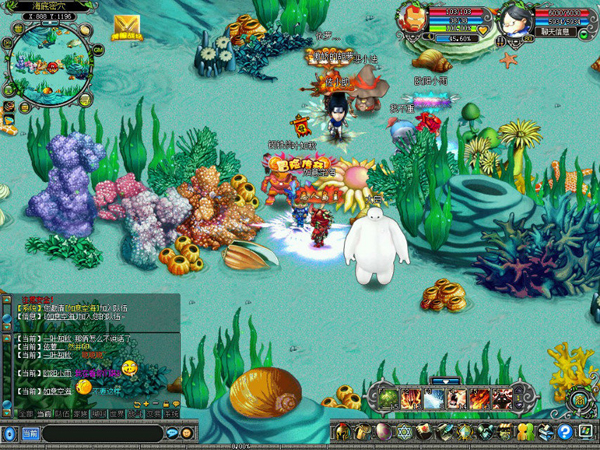Viewport: 600px width, 450px height.
Task: Open the pet egg menu icon
Action: pos(382,433)
